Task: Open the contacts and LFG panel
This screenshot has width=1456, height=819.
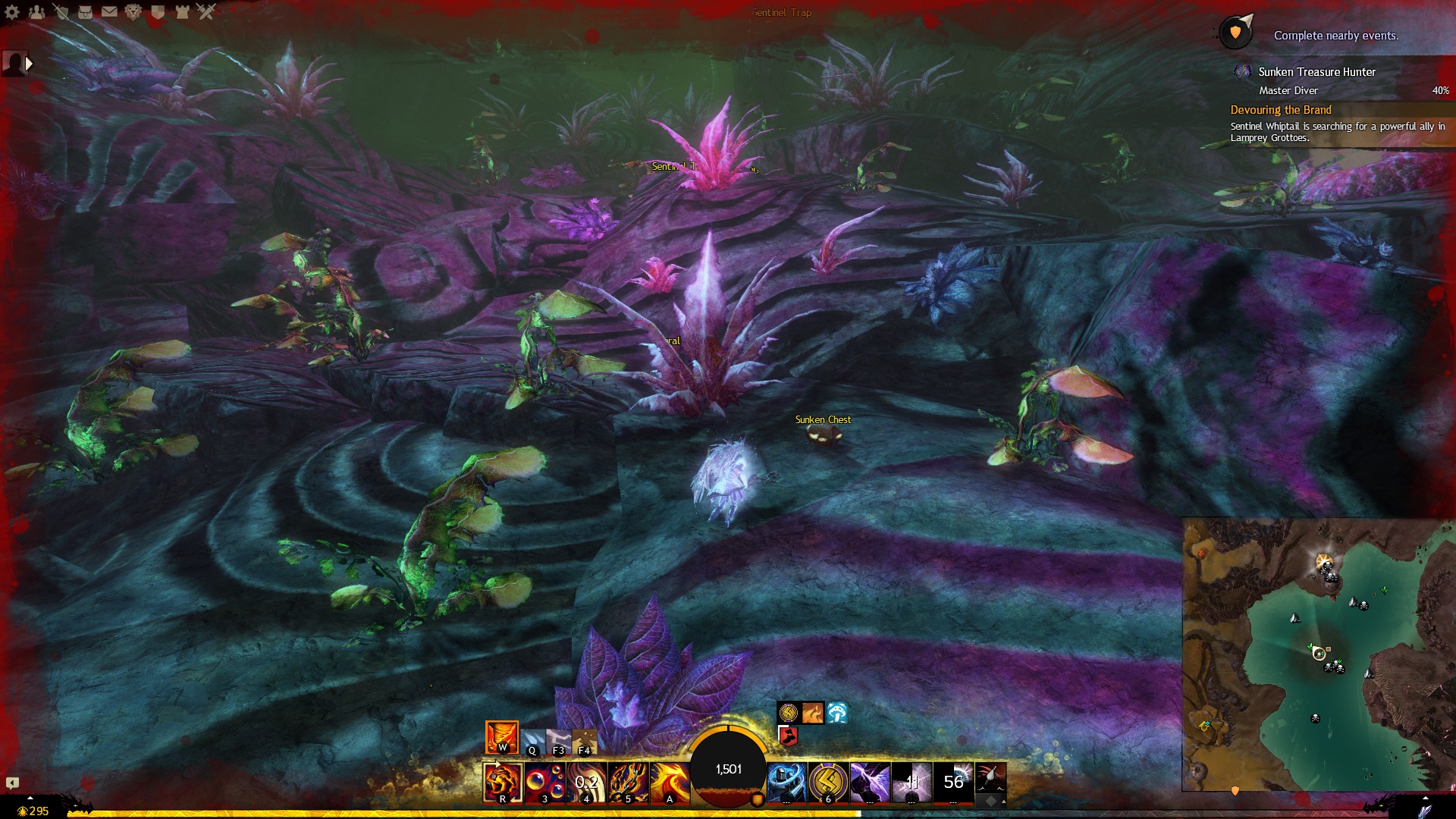Action: 36,11
